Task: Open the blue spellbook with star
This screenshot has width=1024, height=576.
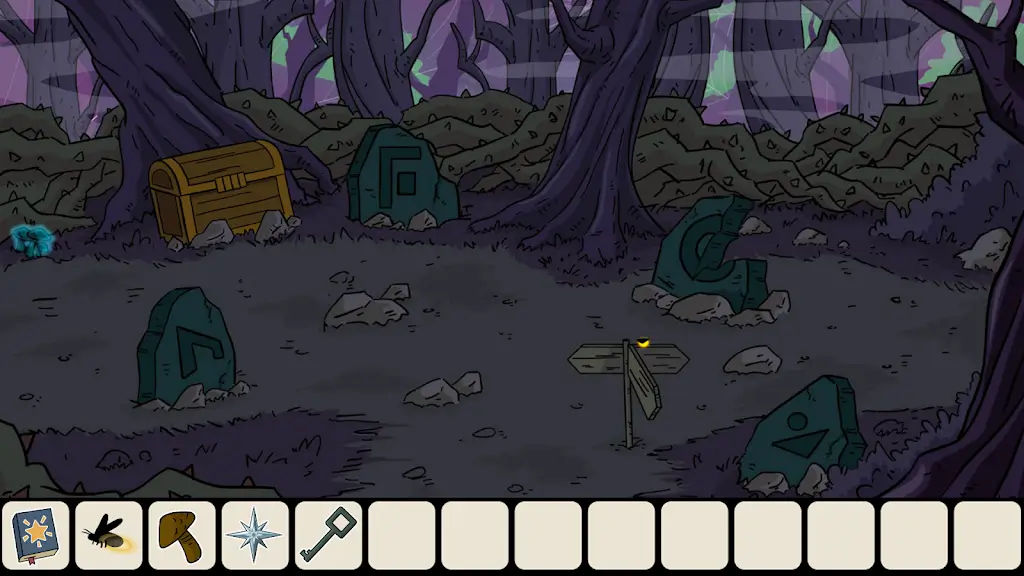Action: click(36, 535)
